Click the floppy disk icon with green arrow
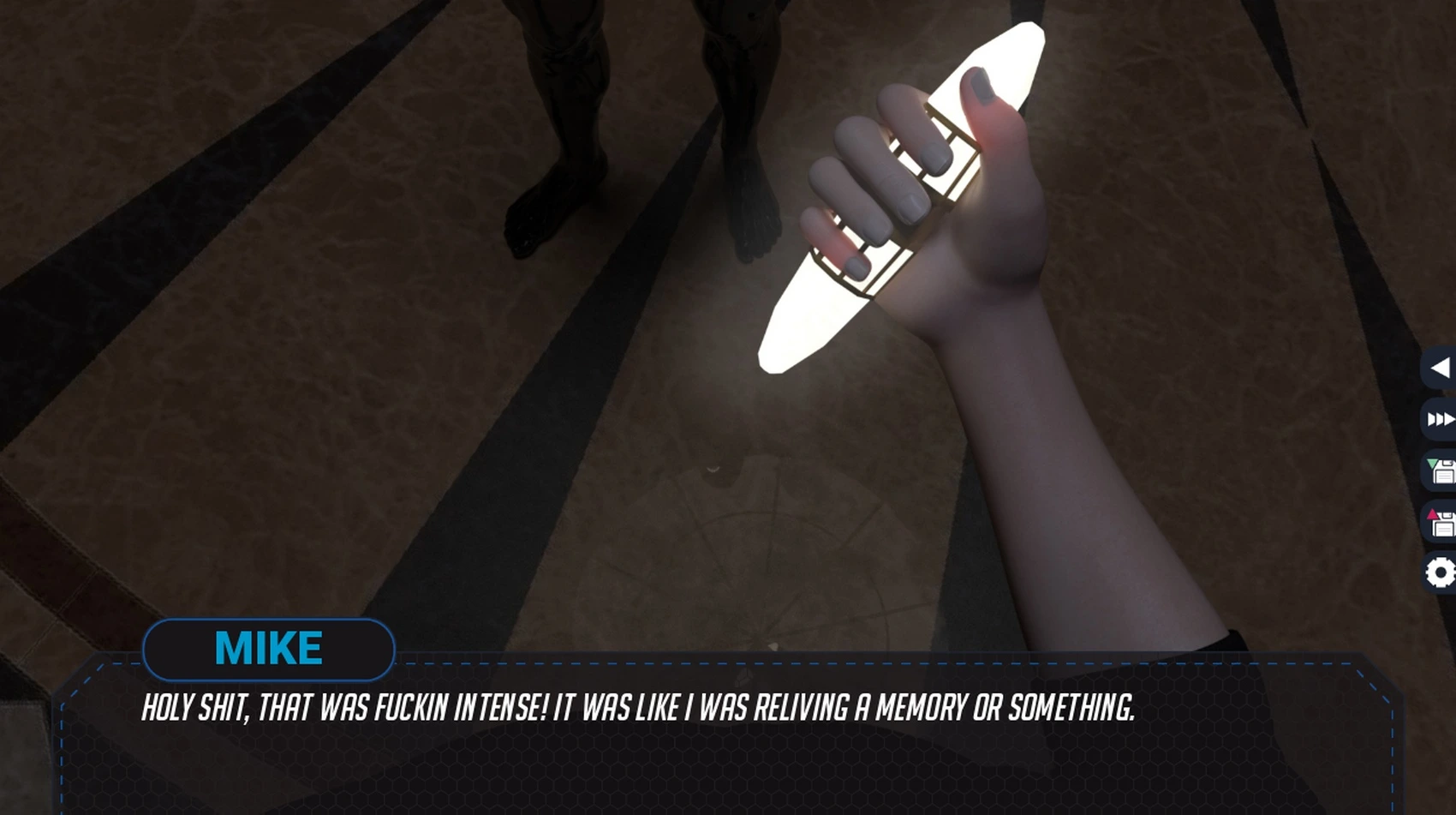 1441,470
